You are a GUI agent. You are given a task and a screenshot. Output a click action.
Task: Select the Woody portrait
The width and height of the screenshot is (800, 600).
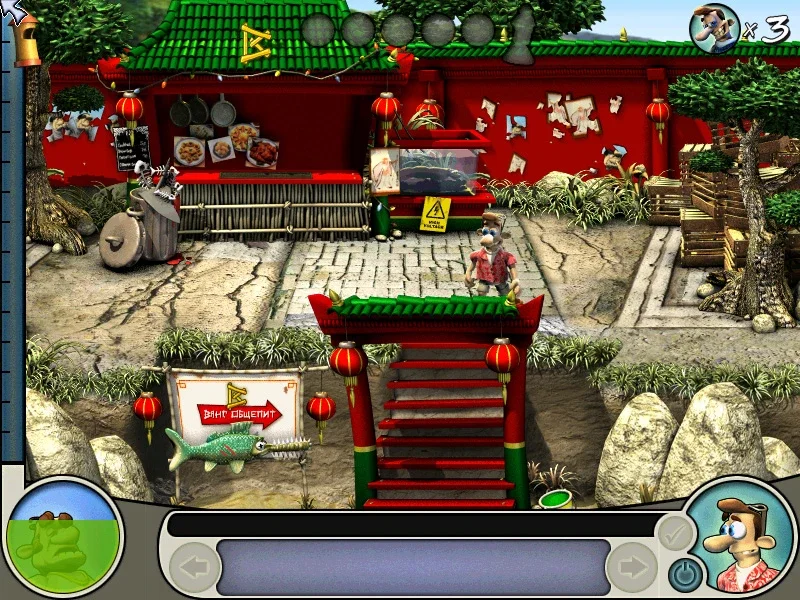point(741,540)
